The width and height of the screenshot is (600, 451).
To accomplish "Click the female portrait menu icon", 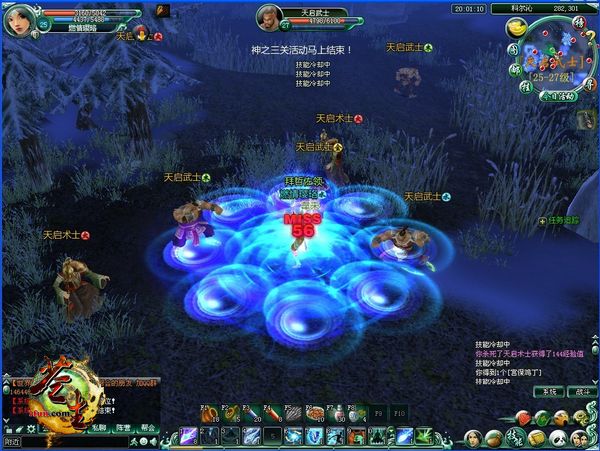I will pyautogui.click(x=473, y=438).
